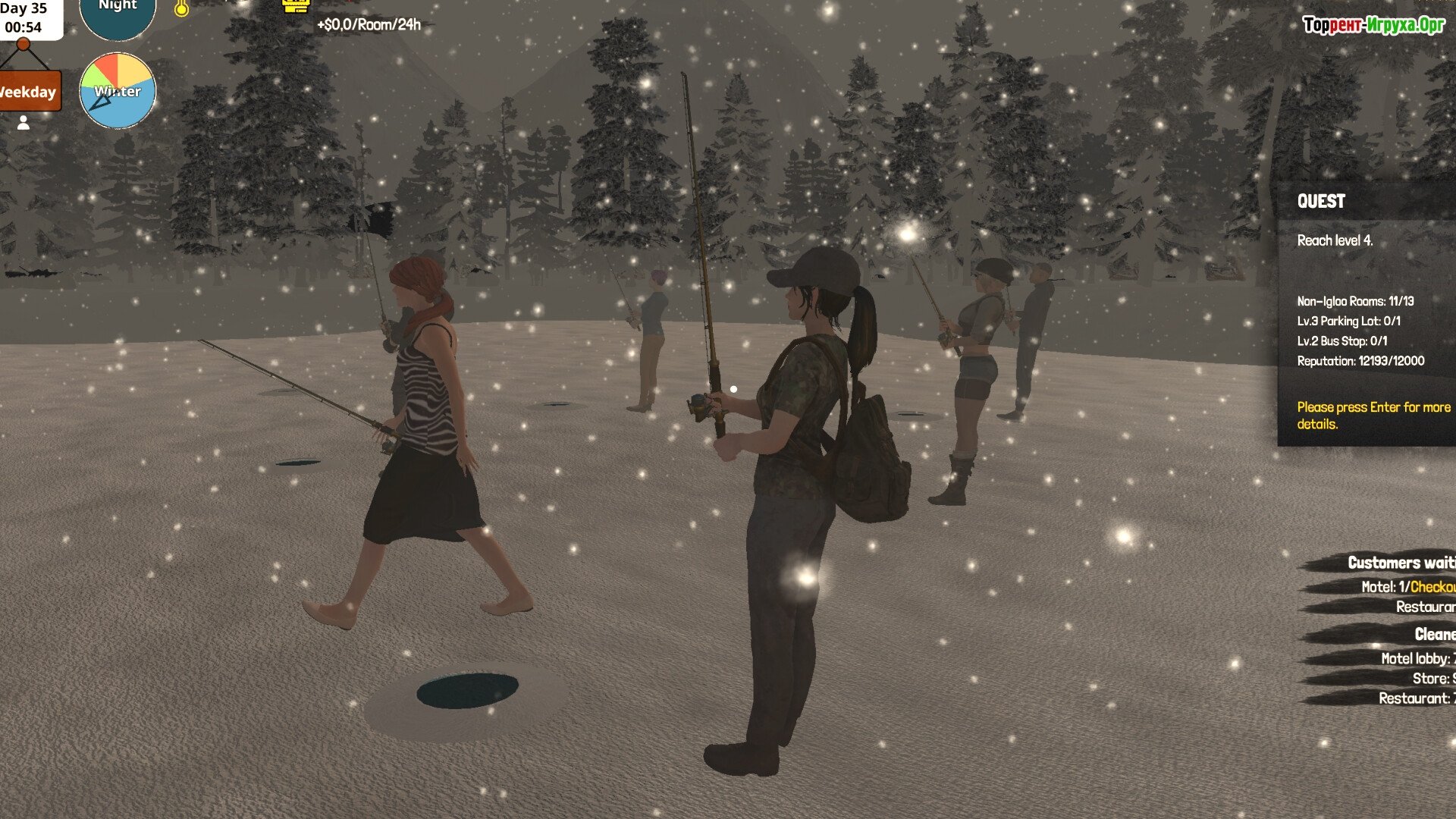Screen dimensions: 1456x819
Task: Open the Quest panel header
Action: [1322, 201]
